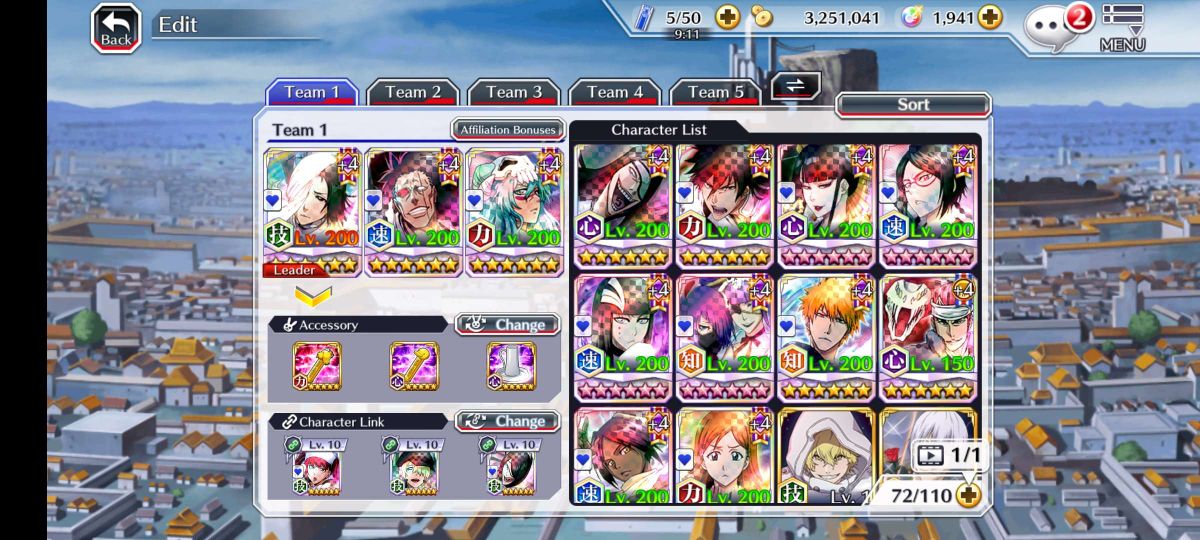Image resolution: width=1200 pixels, height=540 pixels.
Task: Switch to the Team 3 tab
Action: point(513,92)
